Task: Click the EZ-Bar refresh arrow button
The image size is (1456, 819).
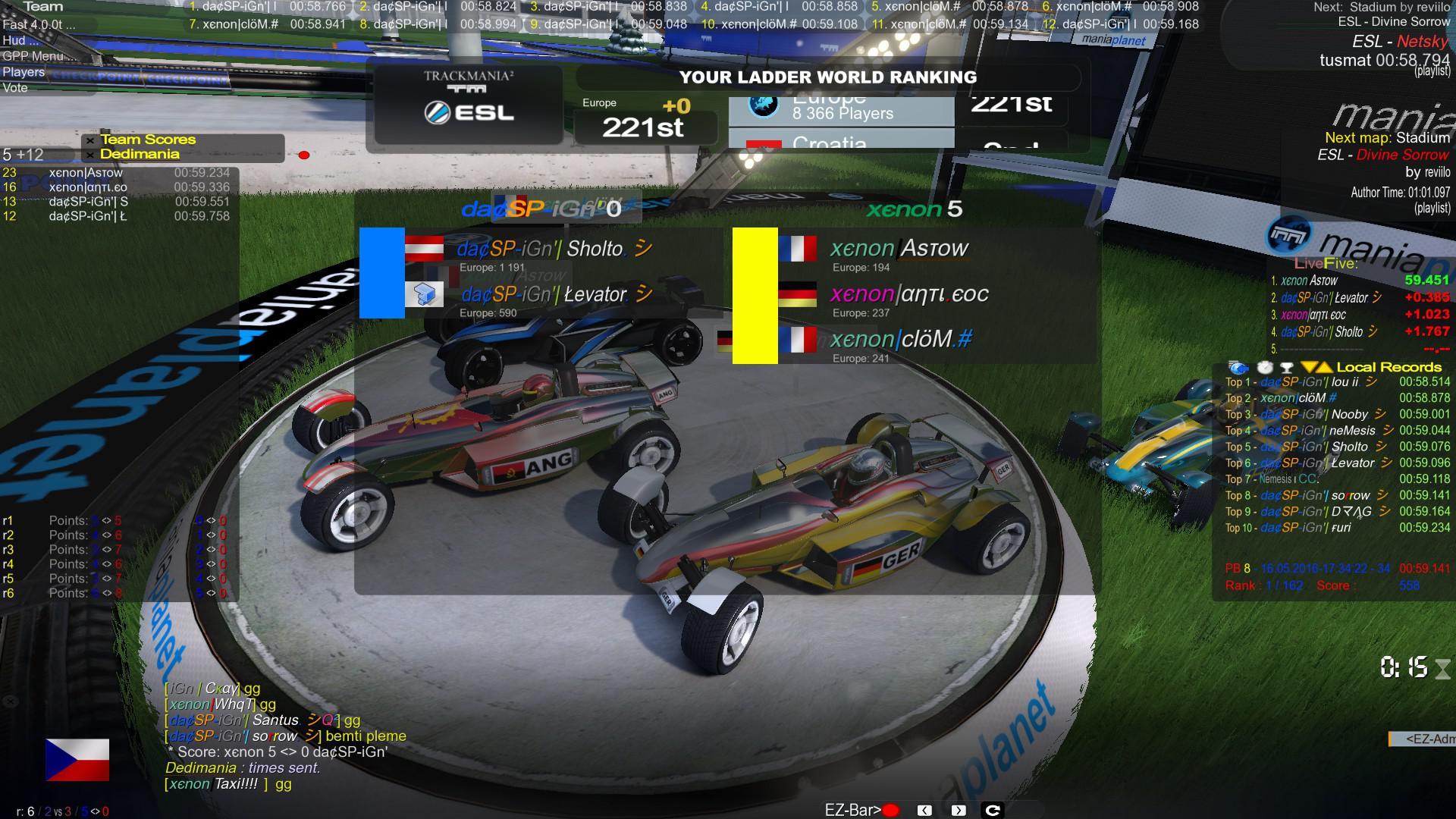Action: (x=992, y=811)
